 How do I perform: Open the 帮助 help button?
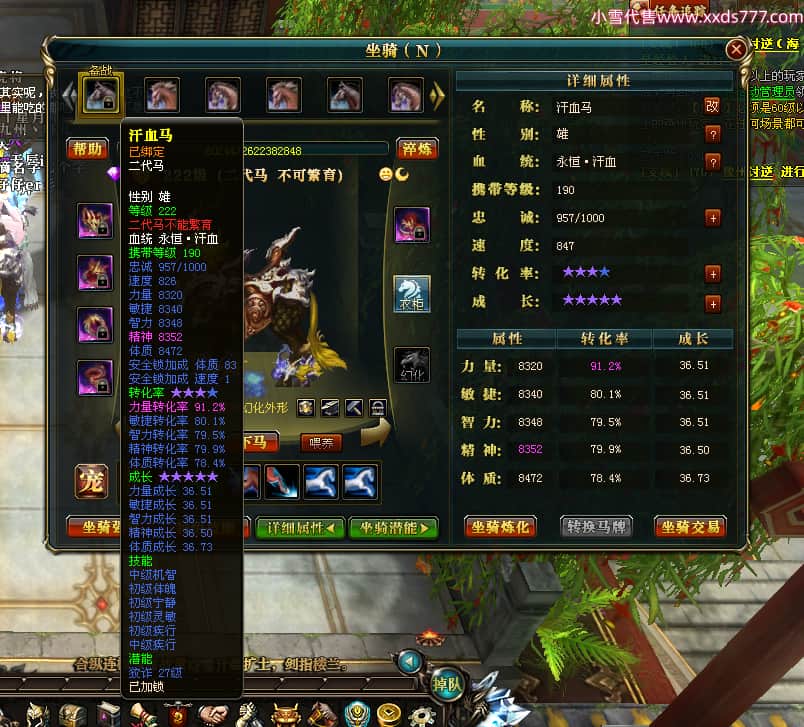pyautogui.click(x=87, y=149)
